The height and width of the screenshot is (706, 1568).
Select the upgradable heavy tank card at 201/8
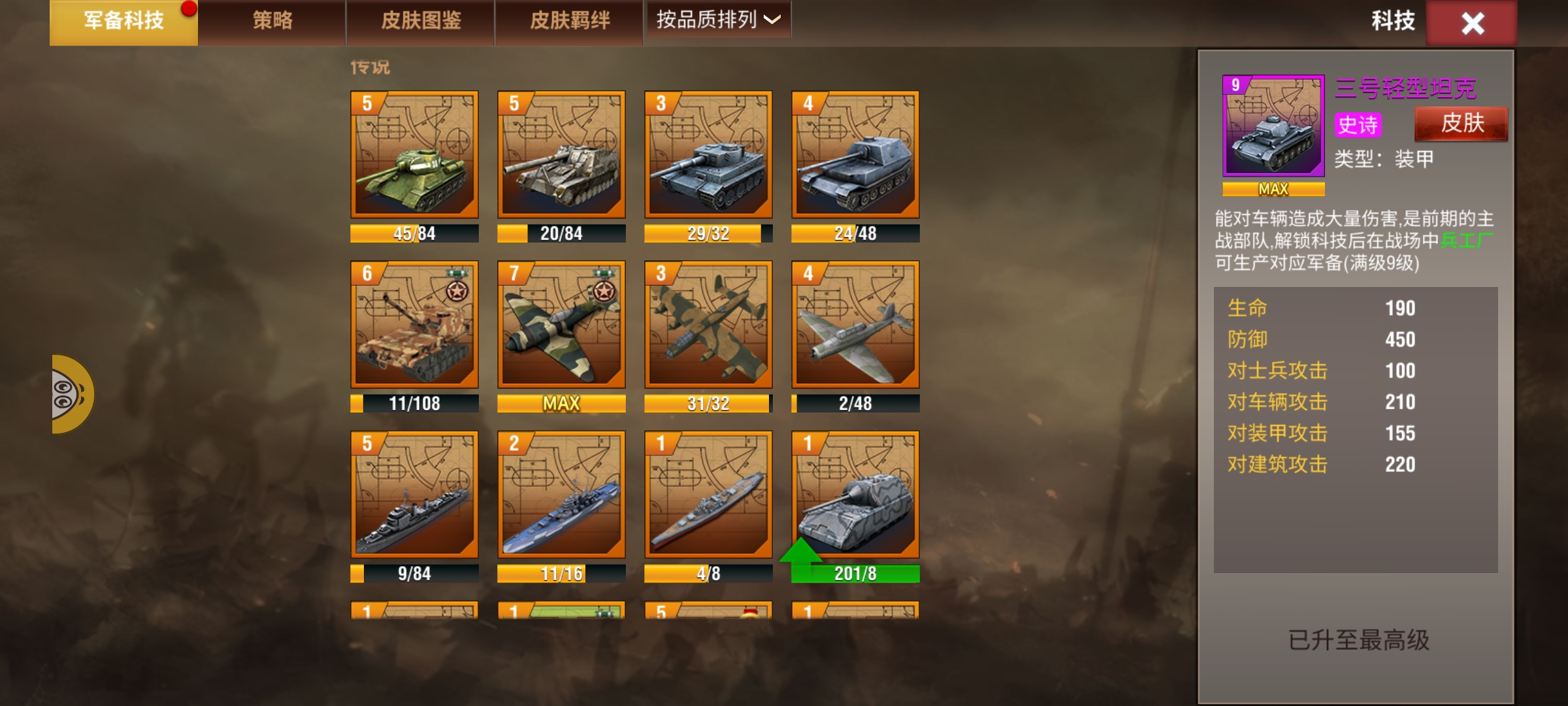(855, 495)
